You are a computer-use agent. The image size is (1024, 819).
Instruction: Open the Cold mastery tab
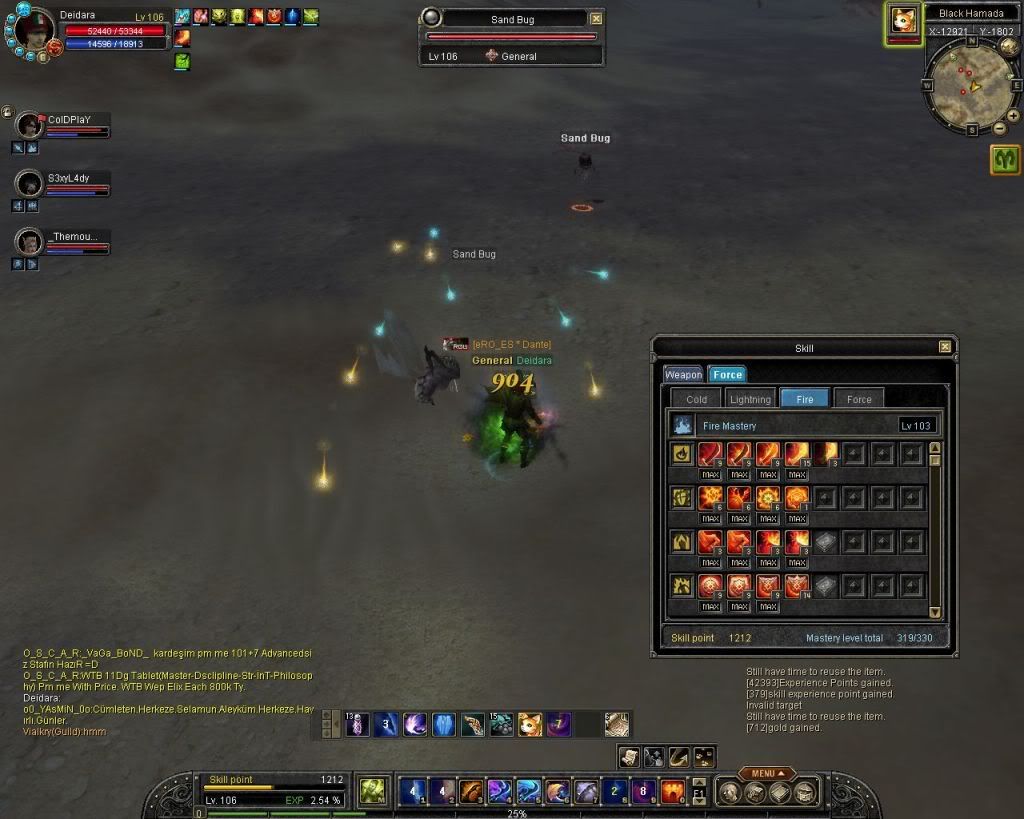tap(697, 399)
